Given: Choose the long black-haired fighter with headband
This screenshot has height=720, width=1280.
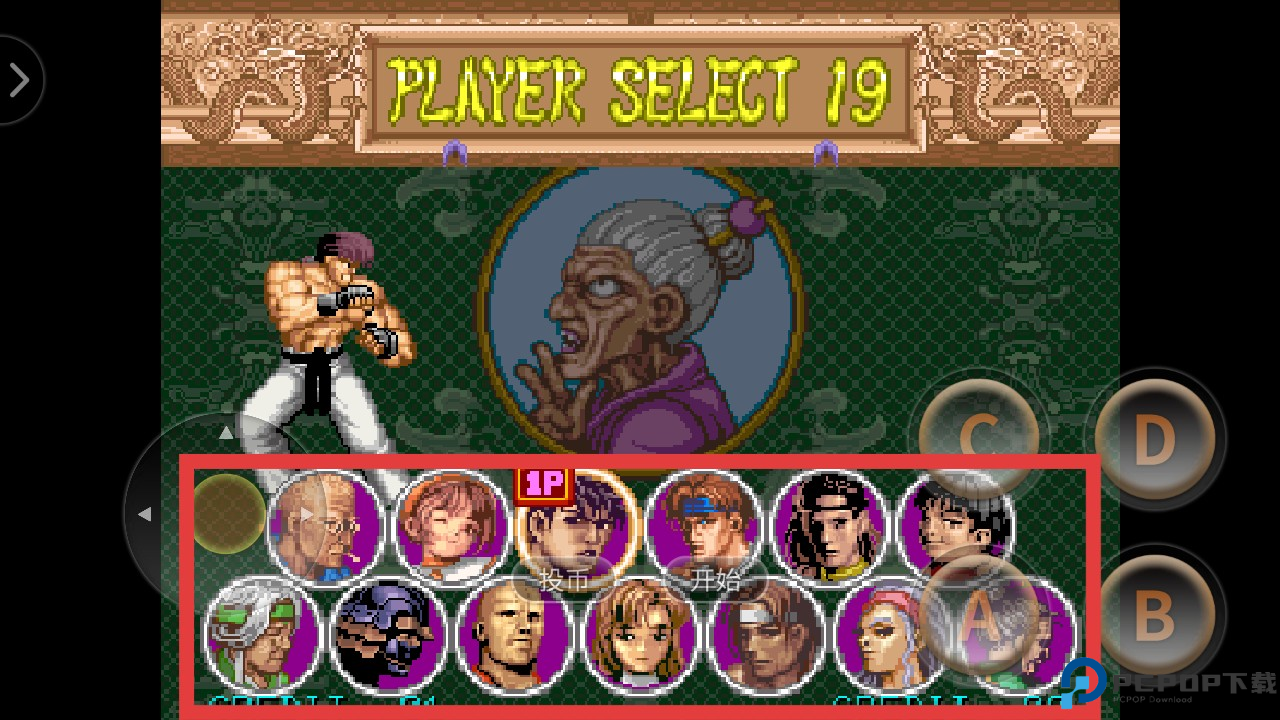Looking at the screenshot, I should [x=830, y=526].
